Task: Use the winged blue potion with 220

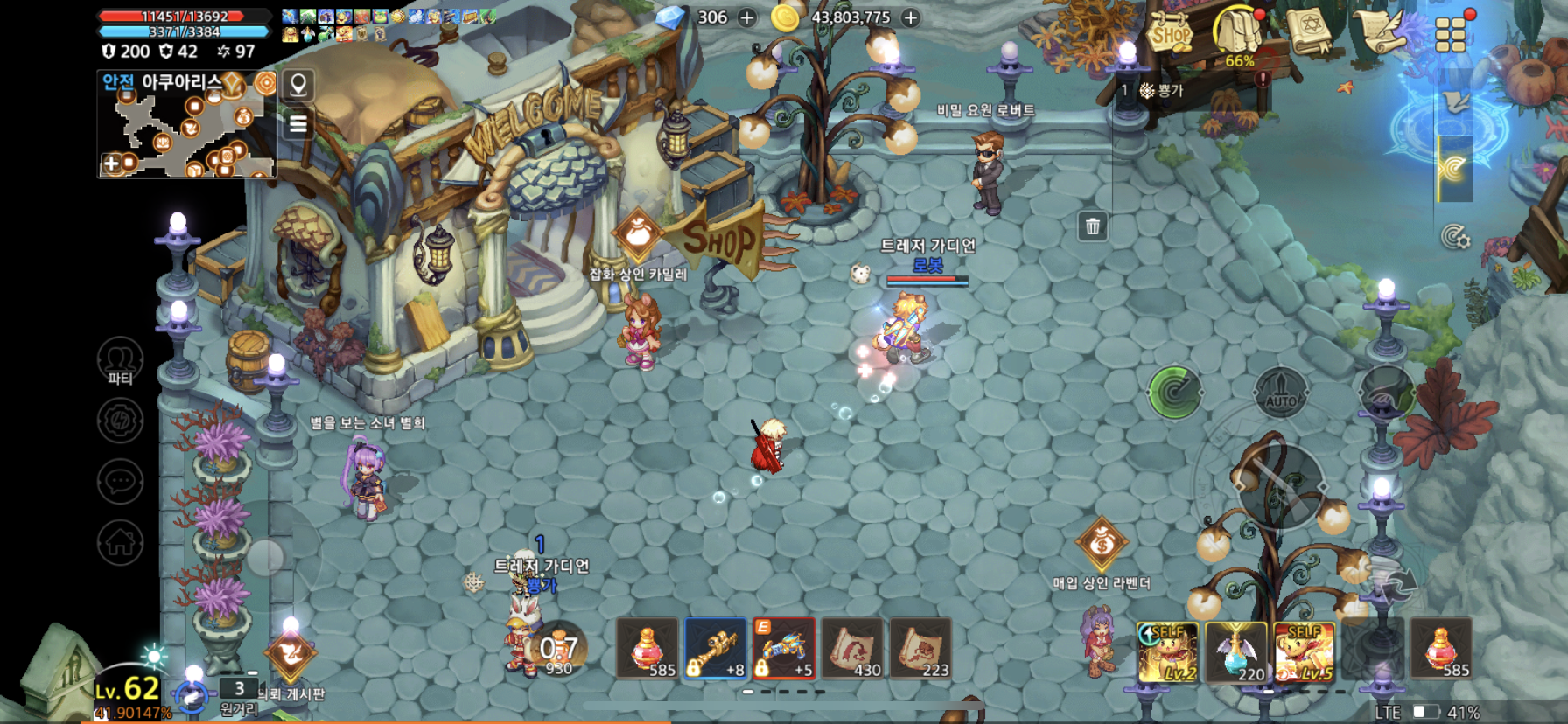Action: point(1236,651)
